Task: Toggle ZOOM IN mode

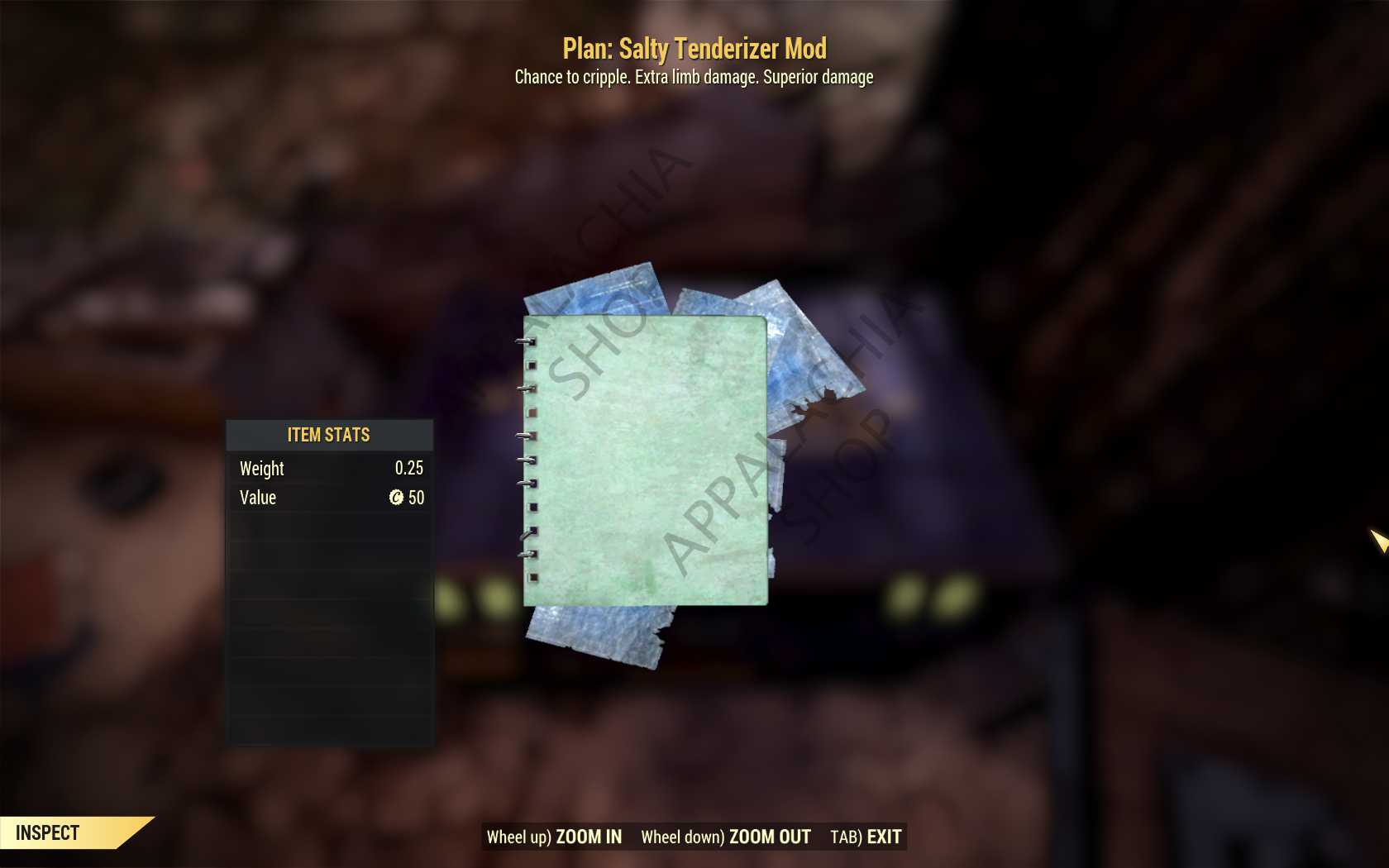Action: click(x=589, y=837)
